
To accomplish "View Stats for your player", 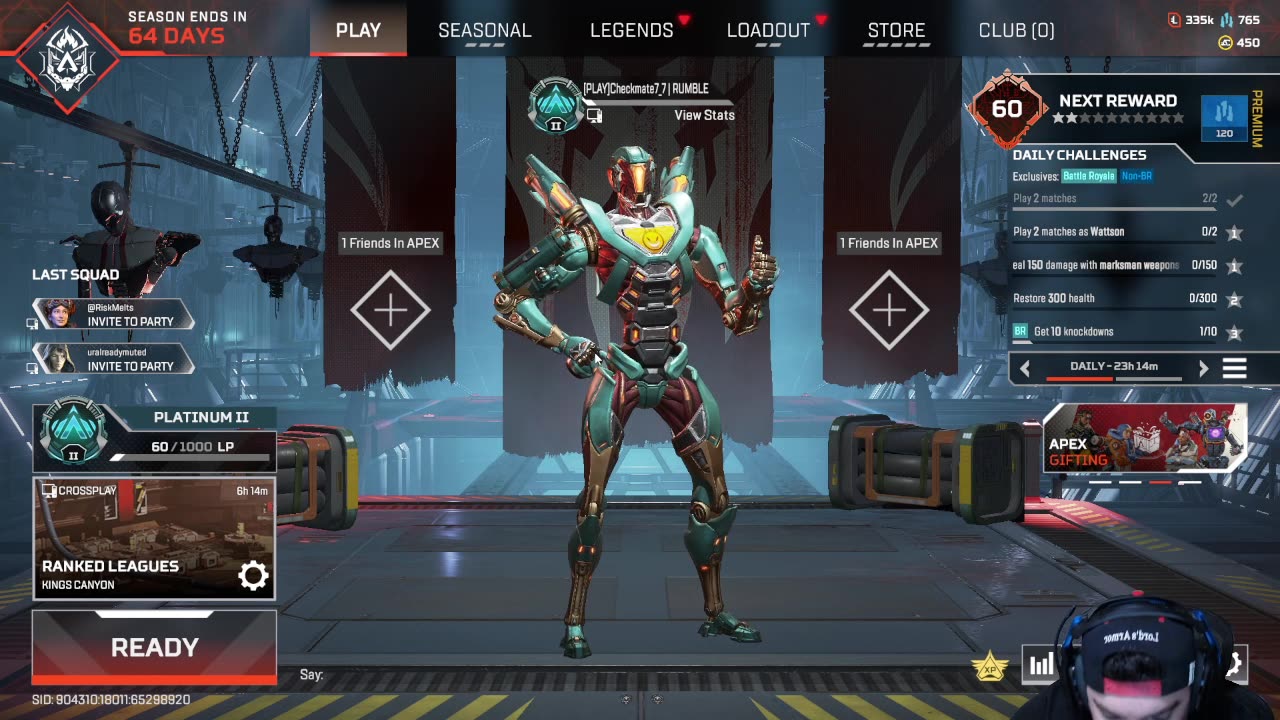I will [x=704, y=115].
